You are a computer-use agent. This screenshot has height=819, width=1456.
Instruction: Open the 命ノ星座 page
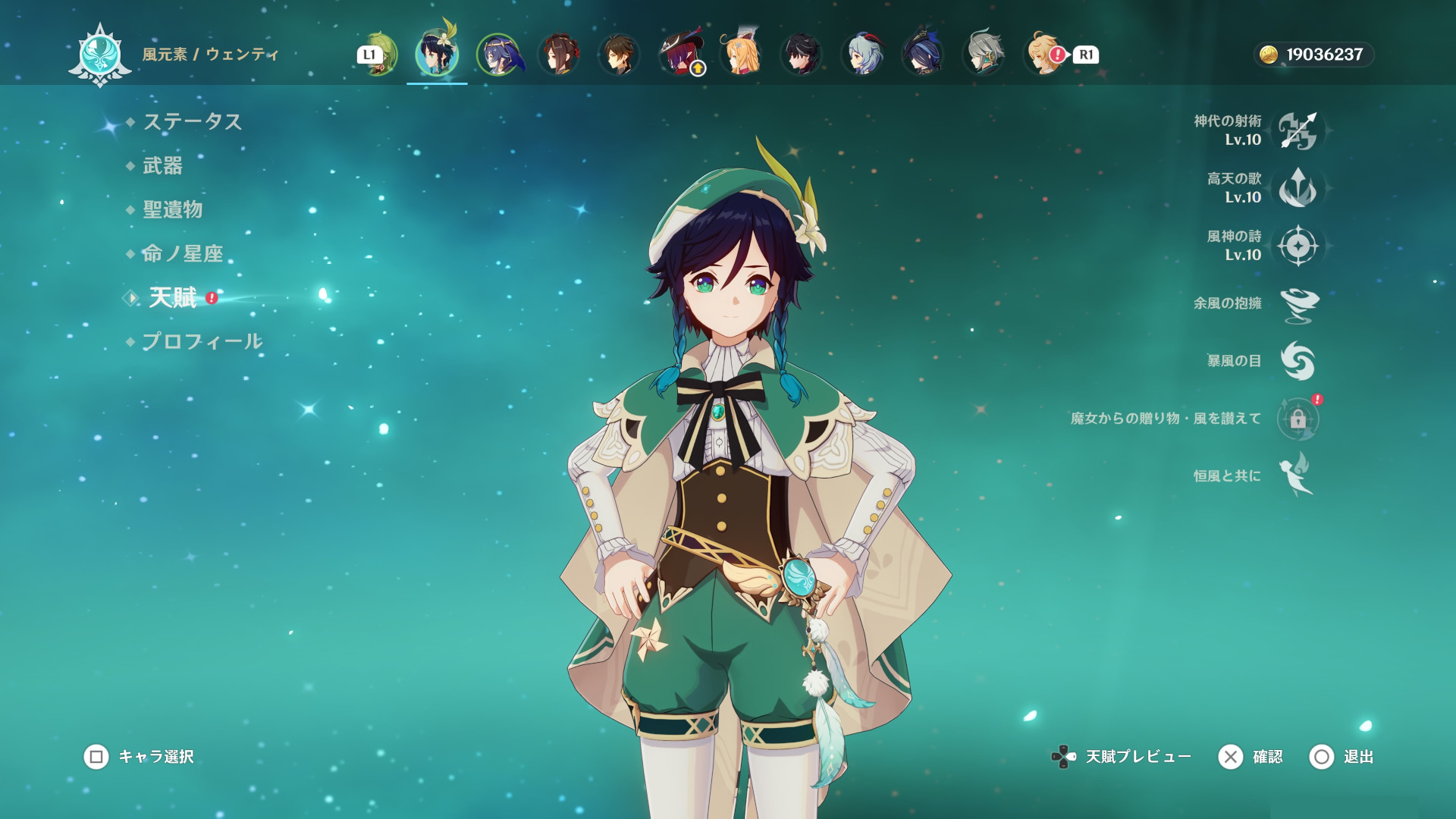pos(182,254)
